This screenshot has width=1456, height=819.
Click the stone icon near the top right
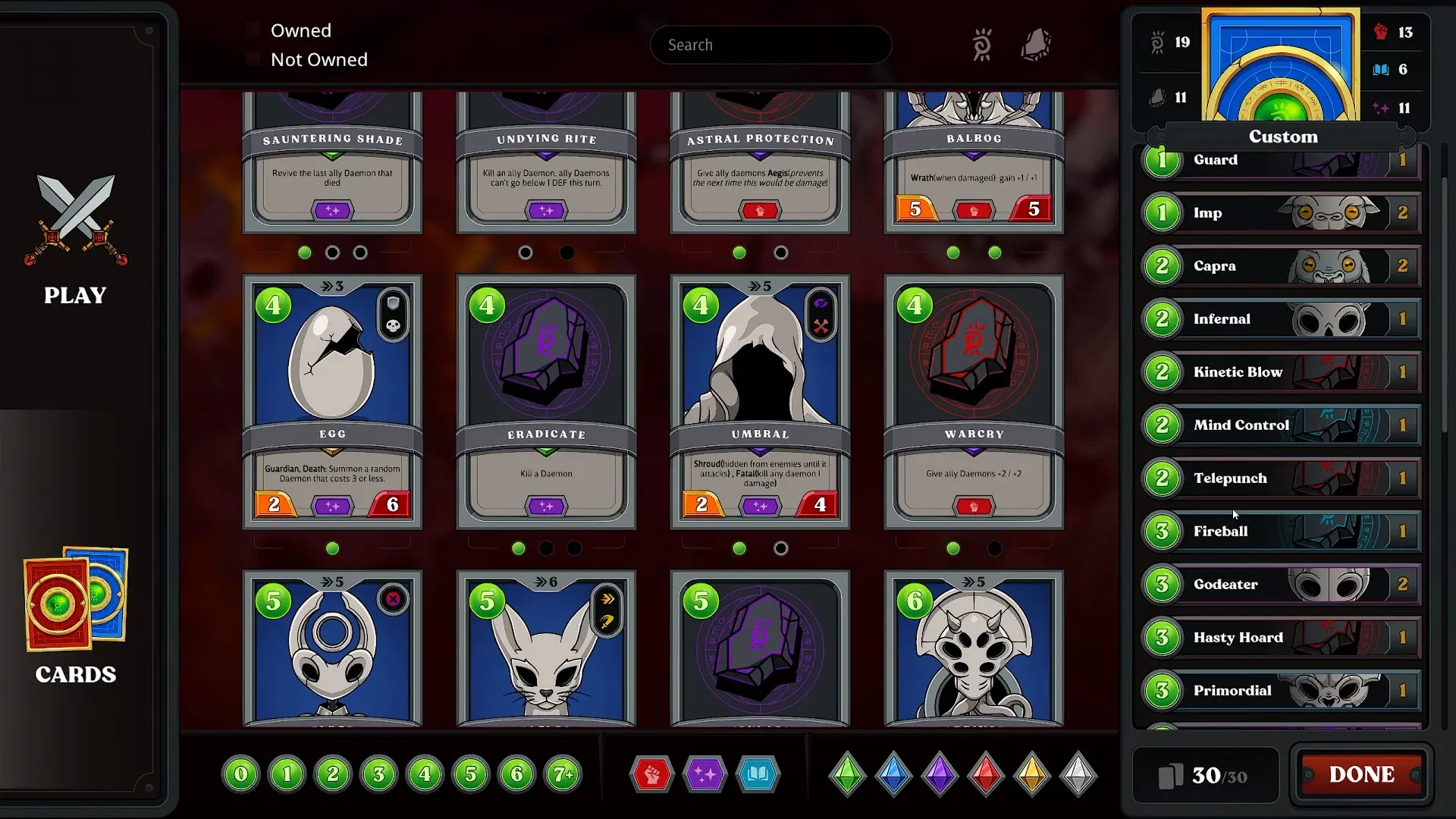[1036, 44]
